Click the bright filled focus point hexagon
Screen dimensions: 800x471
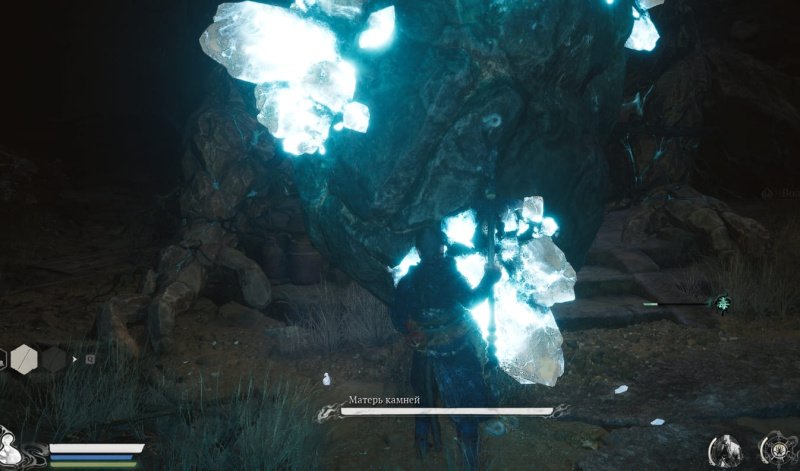pos(23,358)
